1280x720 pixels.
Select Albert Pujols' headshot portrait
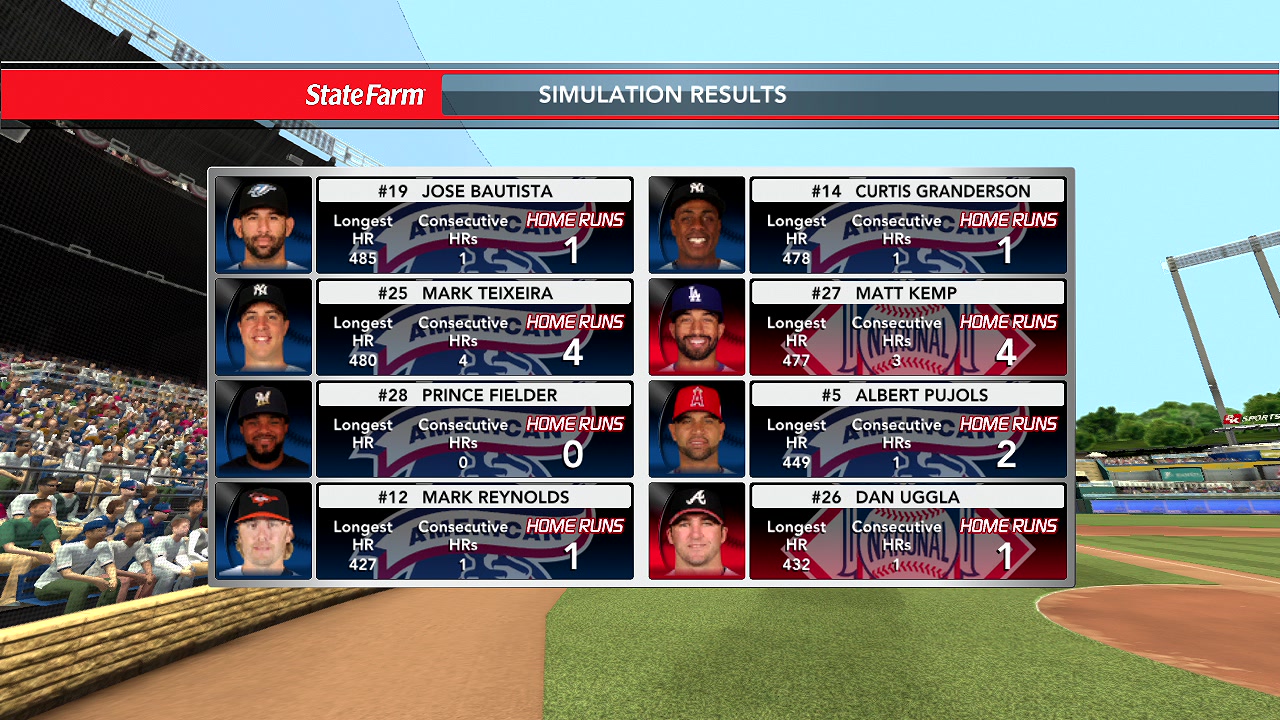[697, 429]
